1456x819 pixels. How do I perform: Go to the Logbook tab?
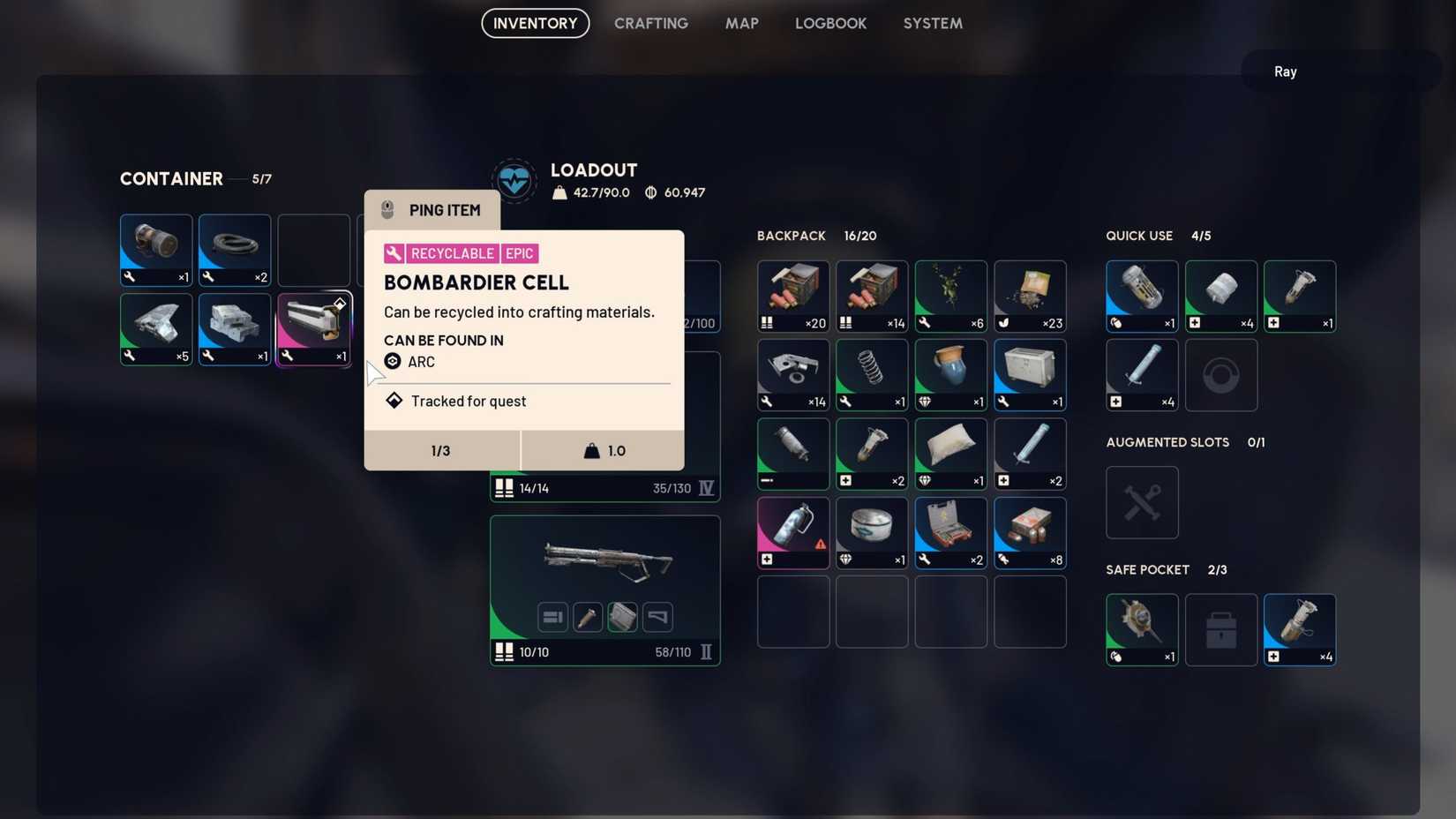(x=830, y=24)
